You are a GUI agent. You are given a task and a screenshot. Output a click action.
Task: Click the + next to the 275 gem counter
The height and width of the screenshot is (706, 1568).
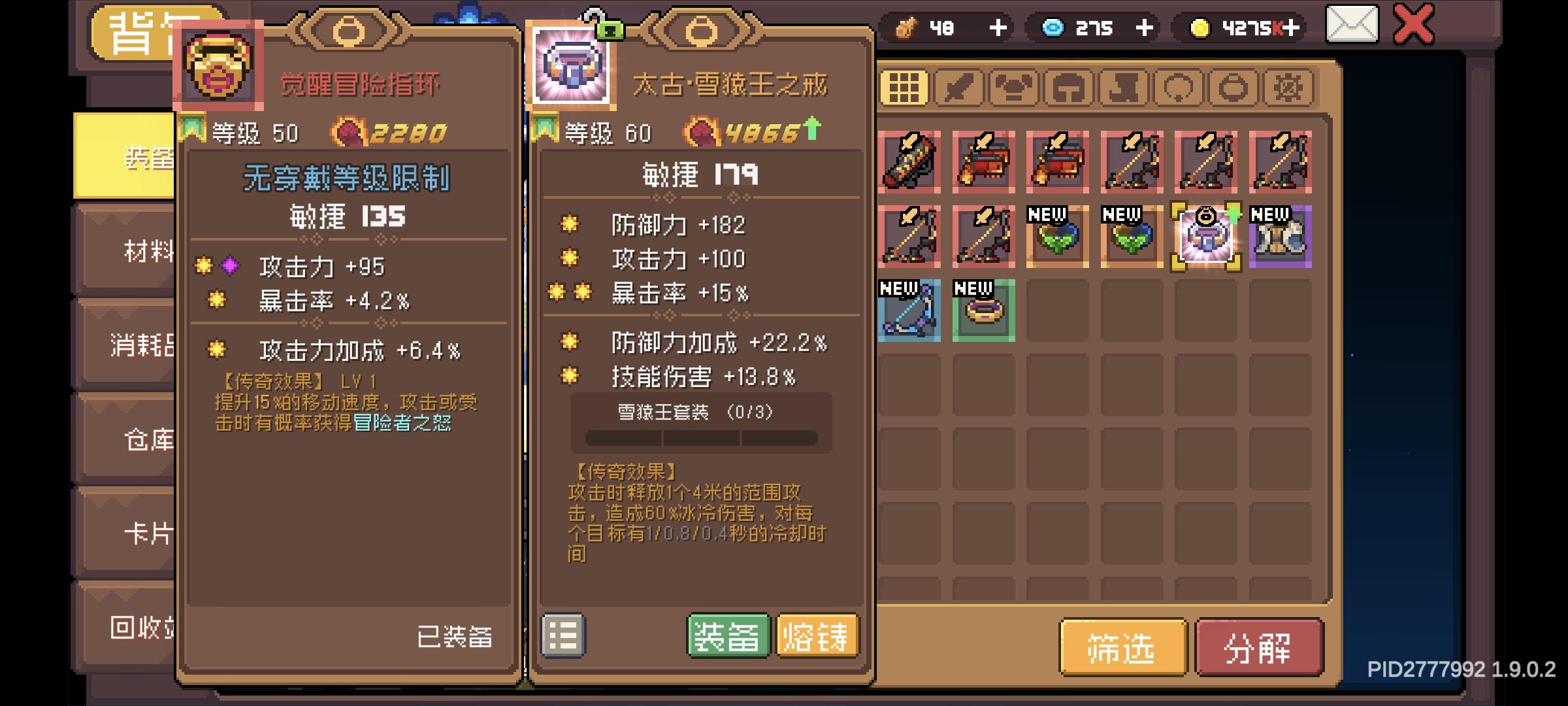point(1145,27)
